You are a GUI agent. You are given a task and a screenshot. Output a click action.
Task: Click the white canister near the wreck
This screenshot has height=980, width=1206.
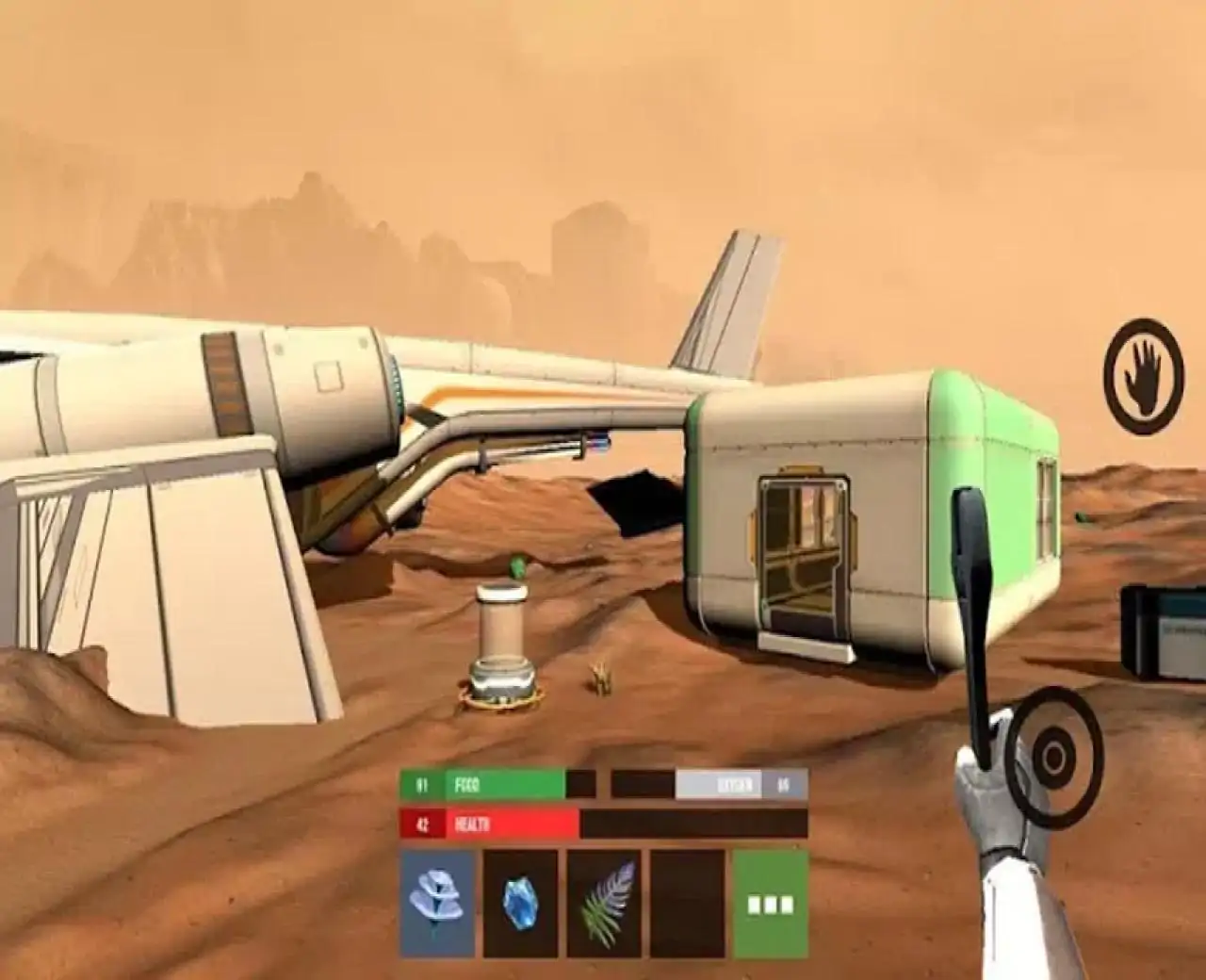502,641
